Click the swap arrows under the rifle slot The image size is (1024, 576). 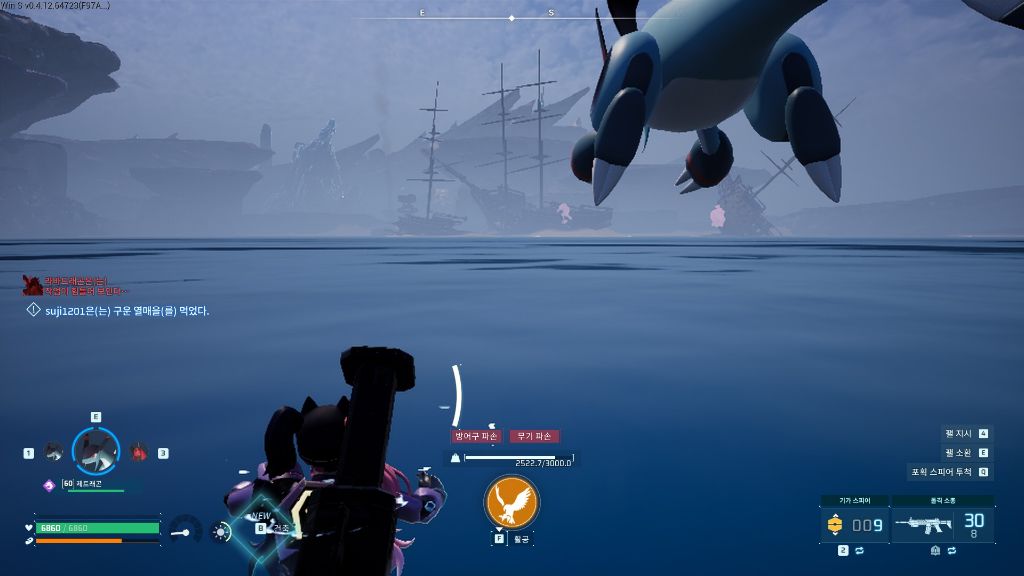[952, 550]
